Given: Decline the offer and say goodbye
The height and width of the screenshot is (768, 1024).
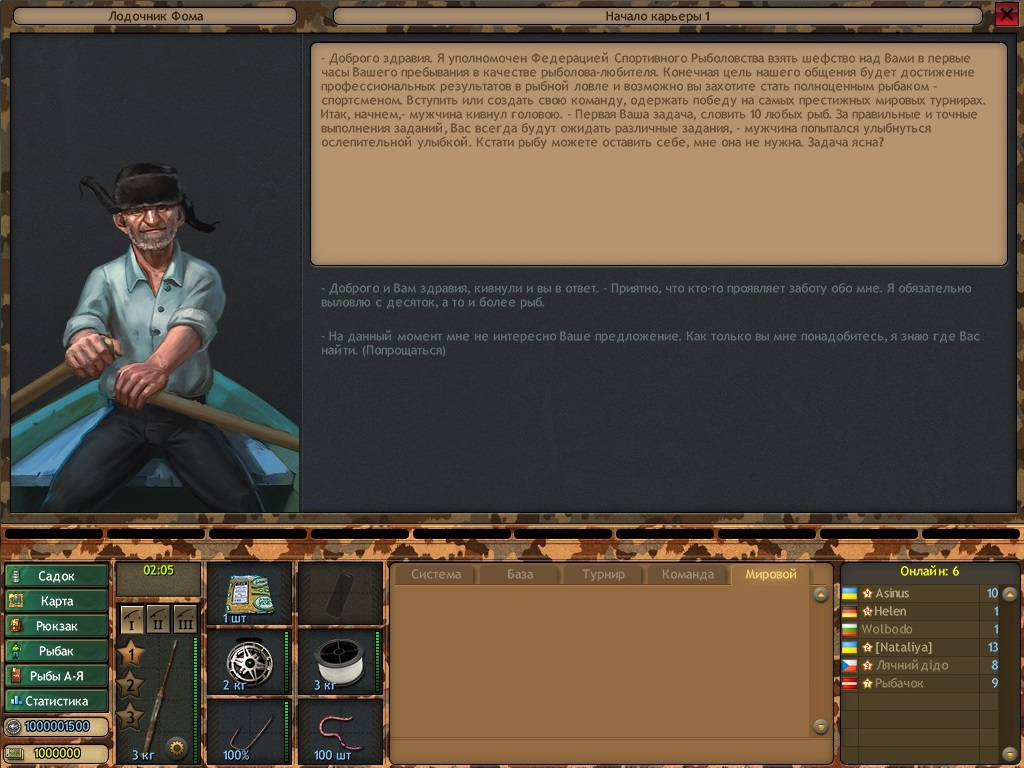Looking at the screenshot, I should click(x=650, y=343).
